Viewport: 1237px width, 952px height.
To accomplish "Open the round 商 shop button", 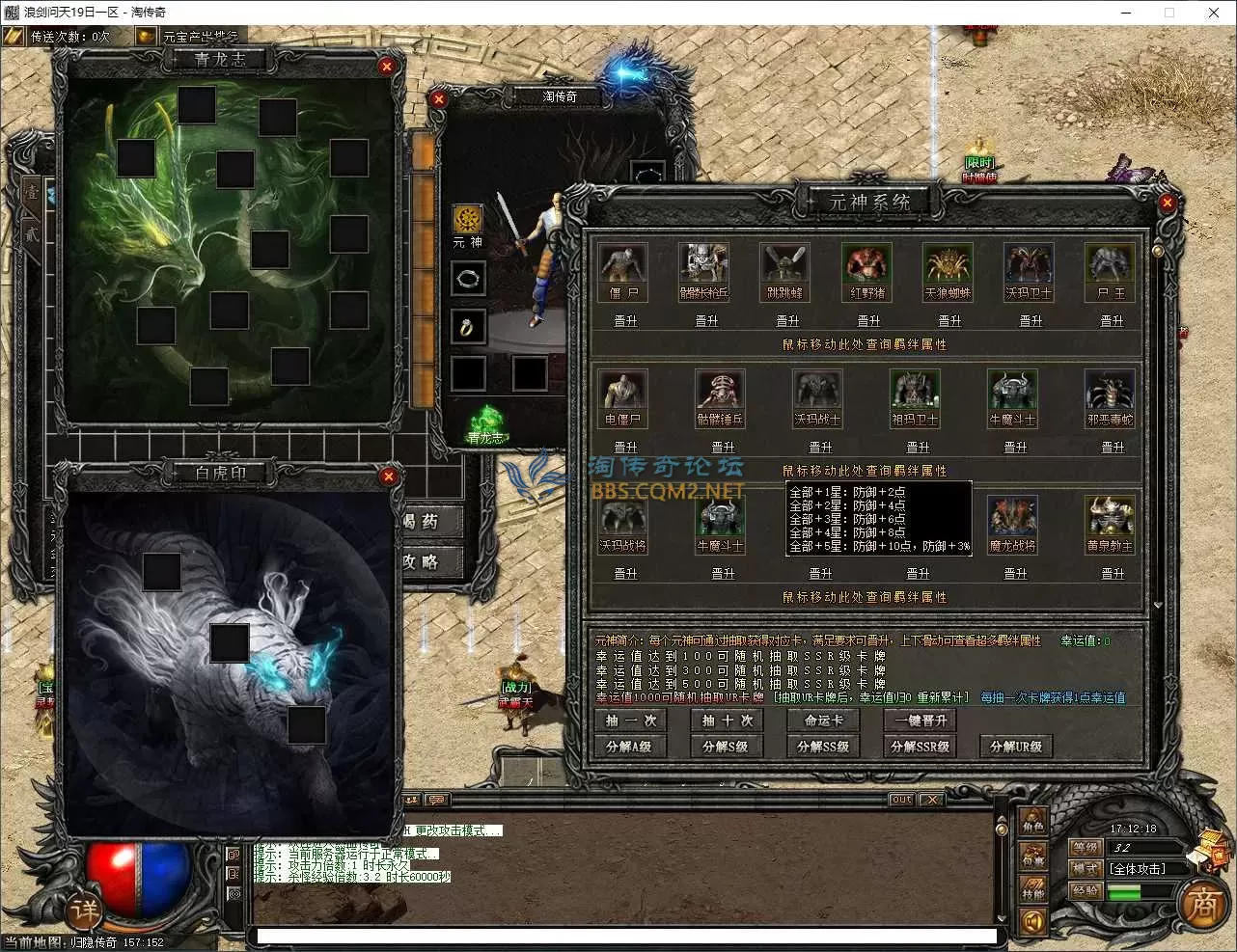I will pos(1202,905).
